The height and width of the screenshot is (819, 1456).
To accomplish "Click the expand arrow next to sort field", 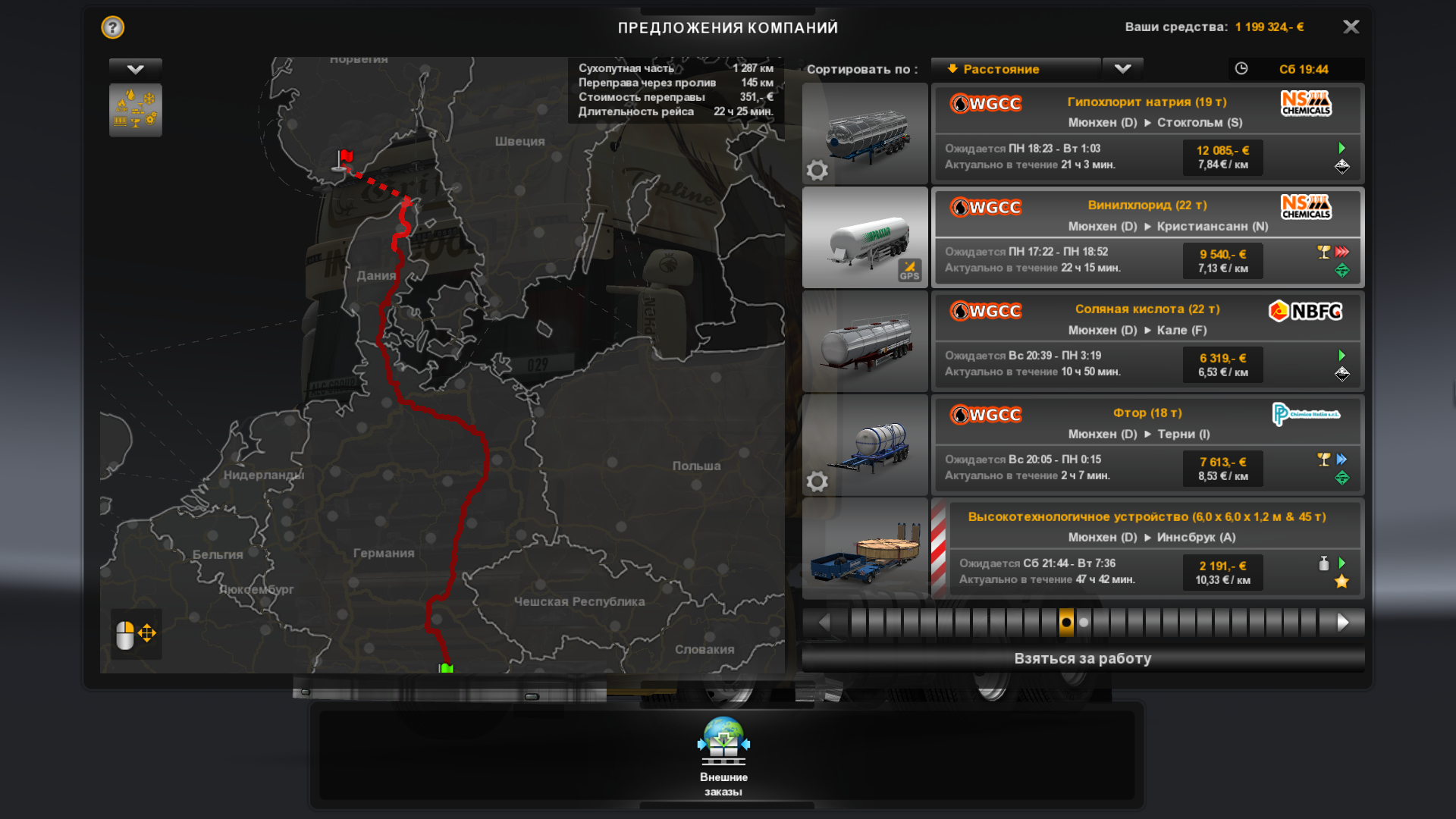I will (x=1122, y=69).
